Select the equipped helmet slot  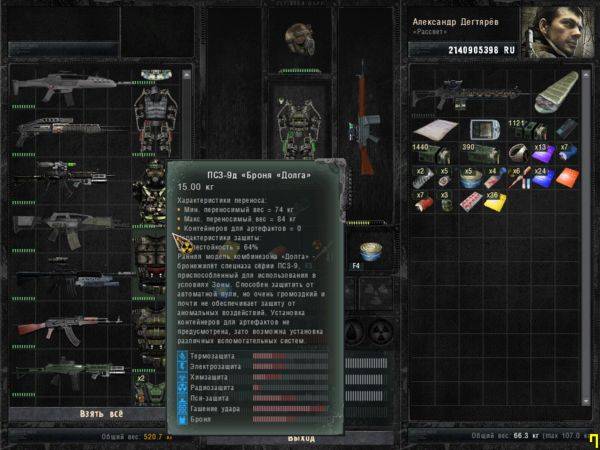pos(295,39)
